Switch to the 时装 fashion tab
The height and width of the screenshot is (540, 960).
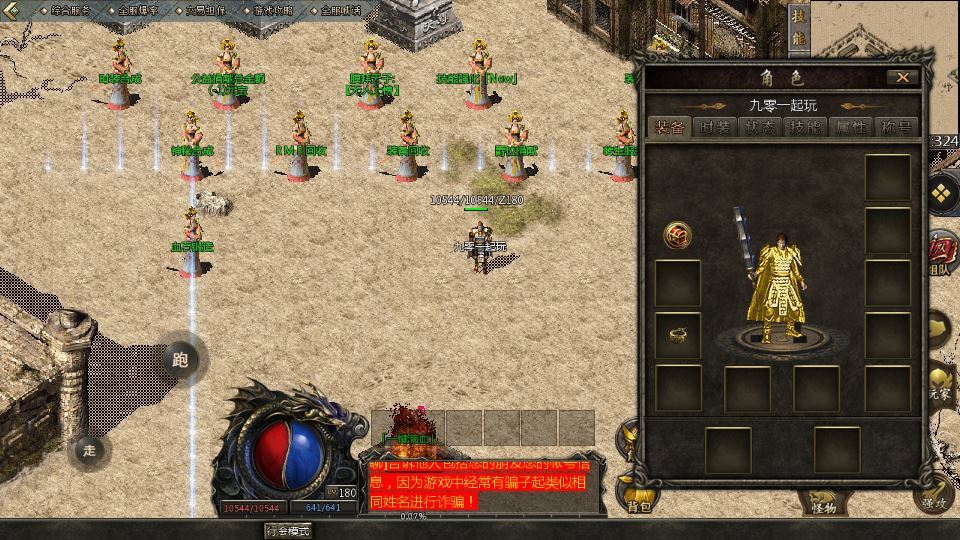[x=715, y=127]
